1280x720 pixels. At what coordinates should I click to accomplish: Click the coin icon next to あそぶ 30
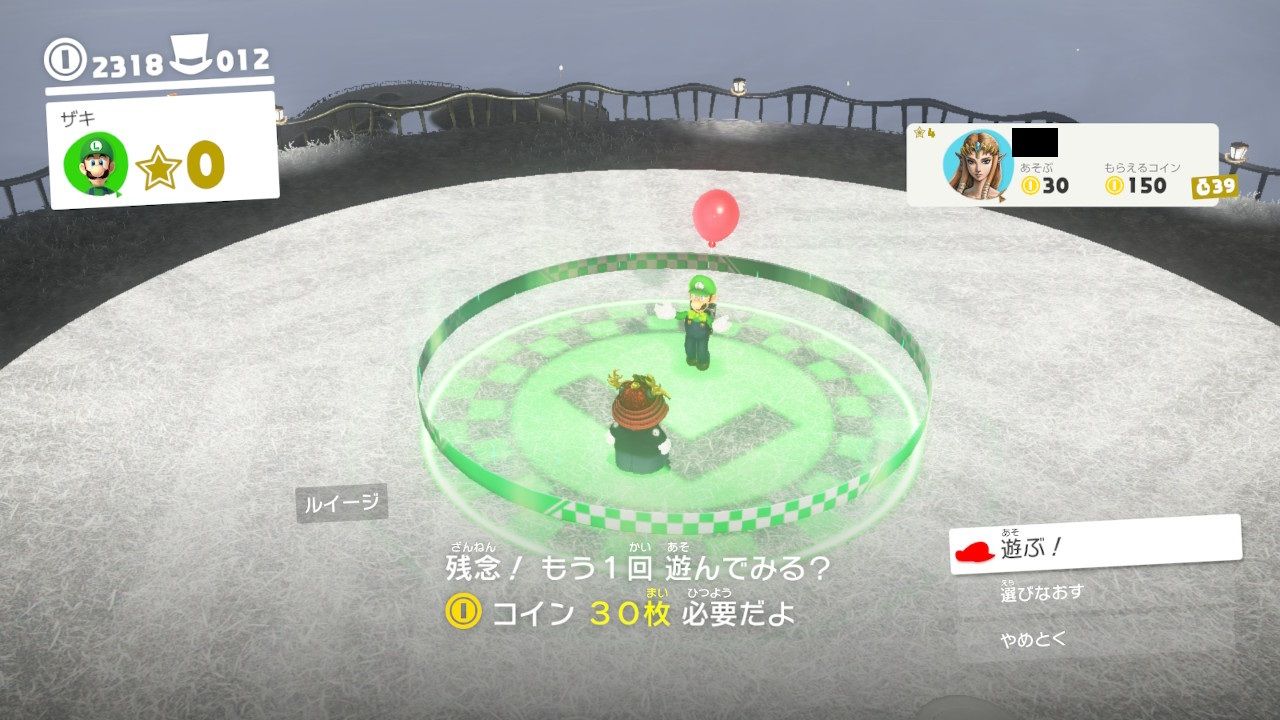pos(1029,186)
